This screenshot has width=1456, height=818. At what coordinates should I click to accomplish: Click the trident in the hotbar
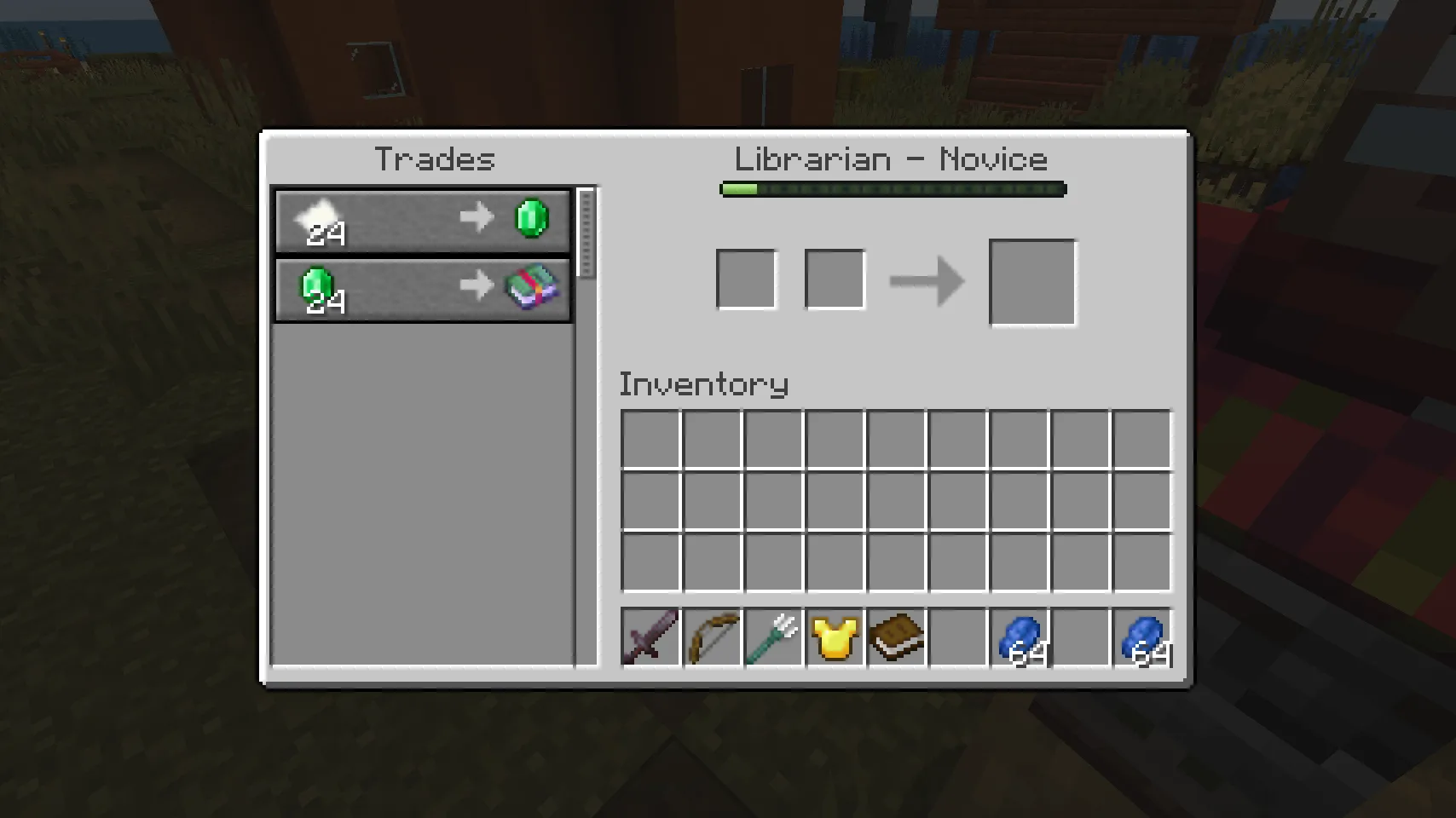[773, 637]
